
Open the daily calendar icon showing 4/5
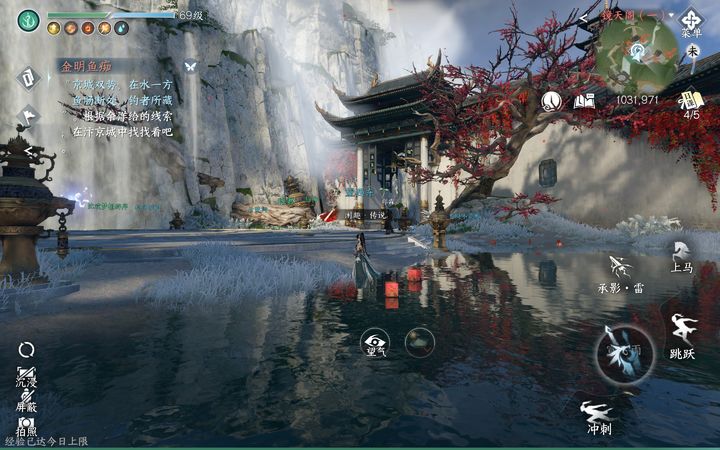[x=691, y=101]
